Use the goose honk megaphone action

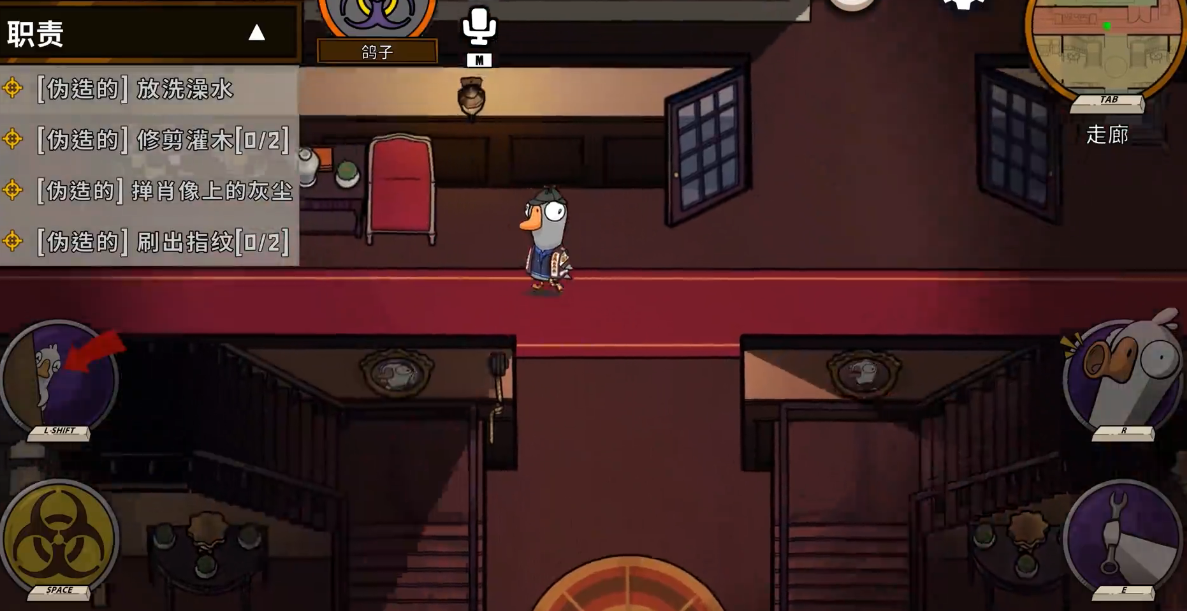(x=1123, y=375)
